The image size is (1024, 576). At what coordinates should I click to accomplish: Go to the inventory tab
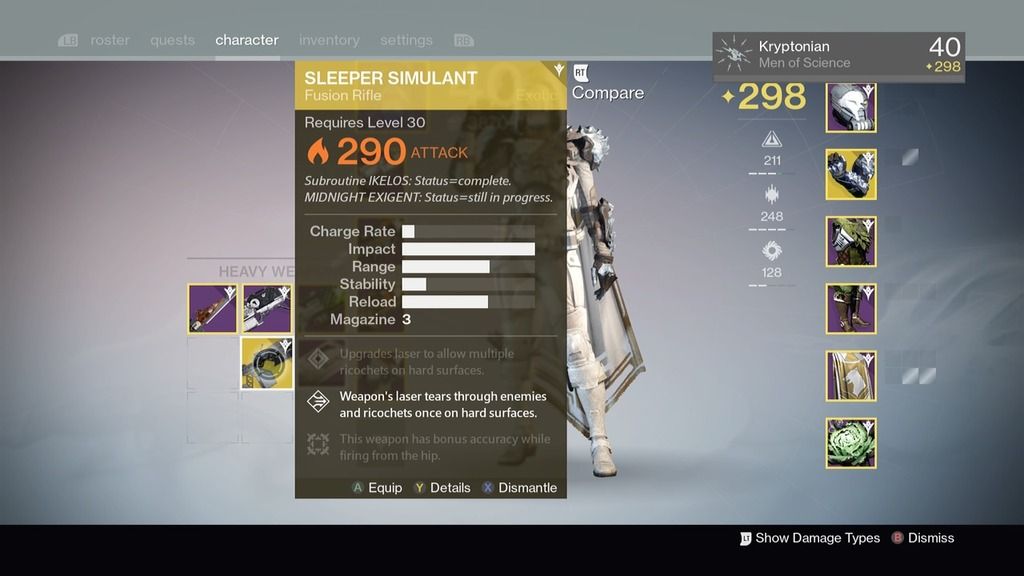click(x=329, y=40)
